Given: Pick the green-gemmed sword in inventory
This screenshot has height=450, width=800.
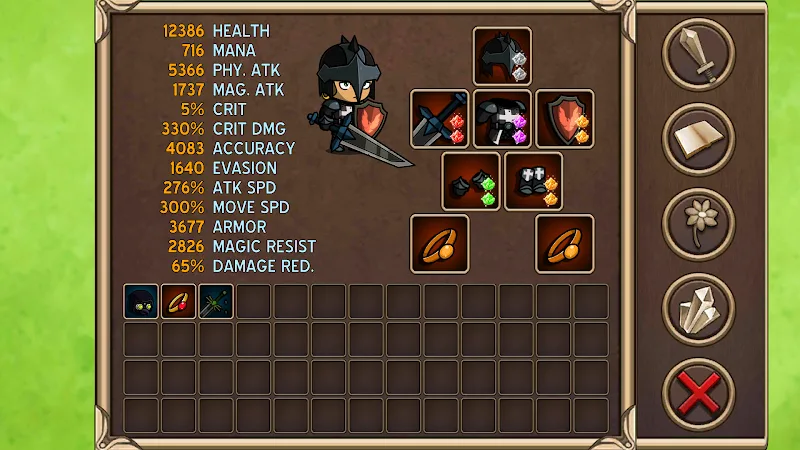Looking at the screenshot, I should click(x=216, y=302).
